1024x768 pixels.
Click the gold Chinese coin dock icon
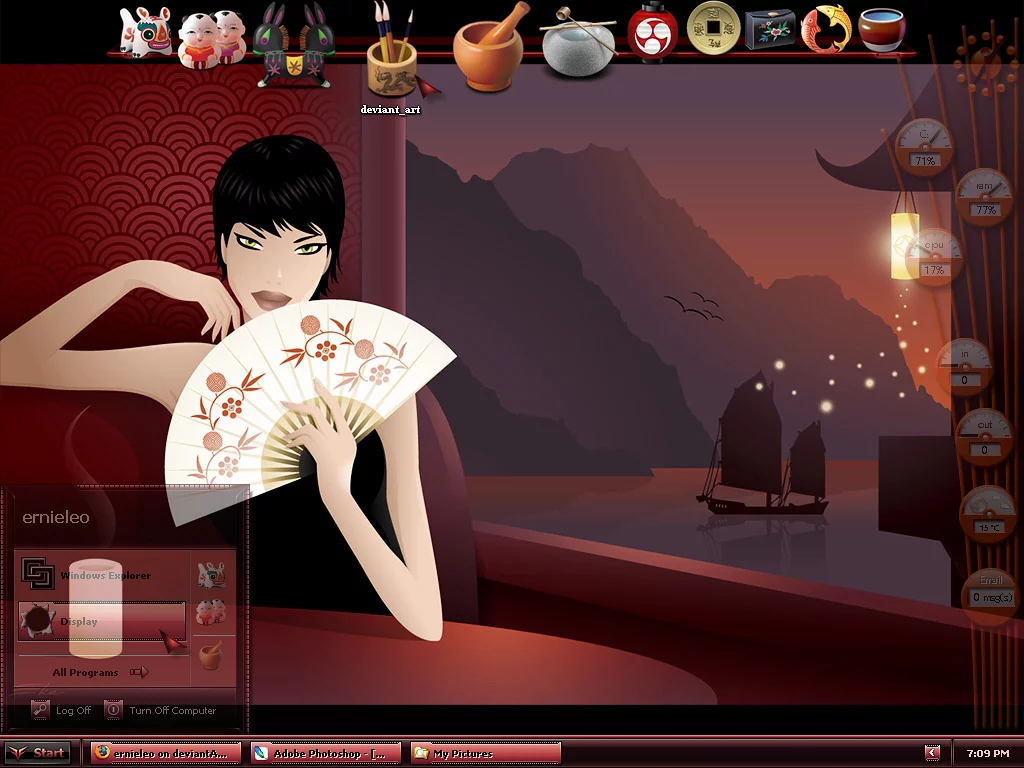[x=713, y=27]
